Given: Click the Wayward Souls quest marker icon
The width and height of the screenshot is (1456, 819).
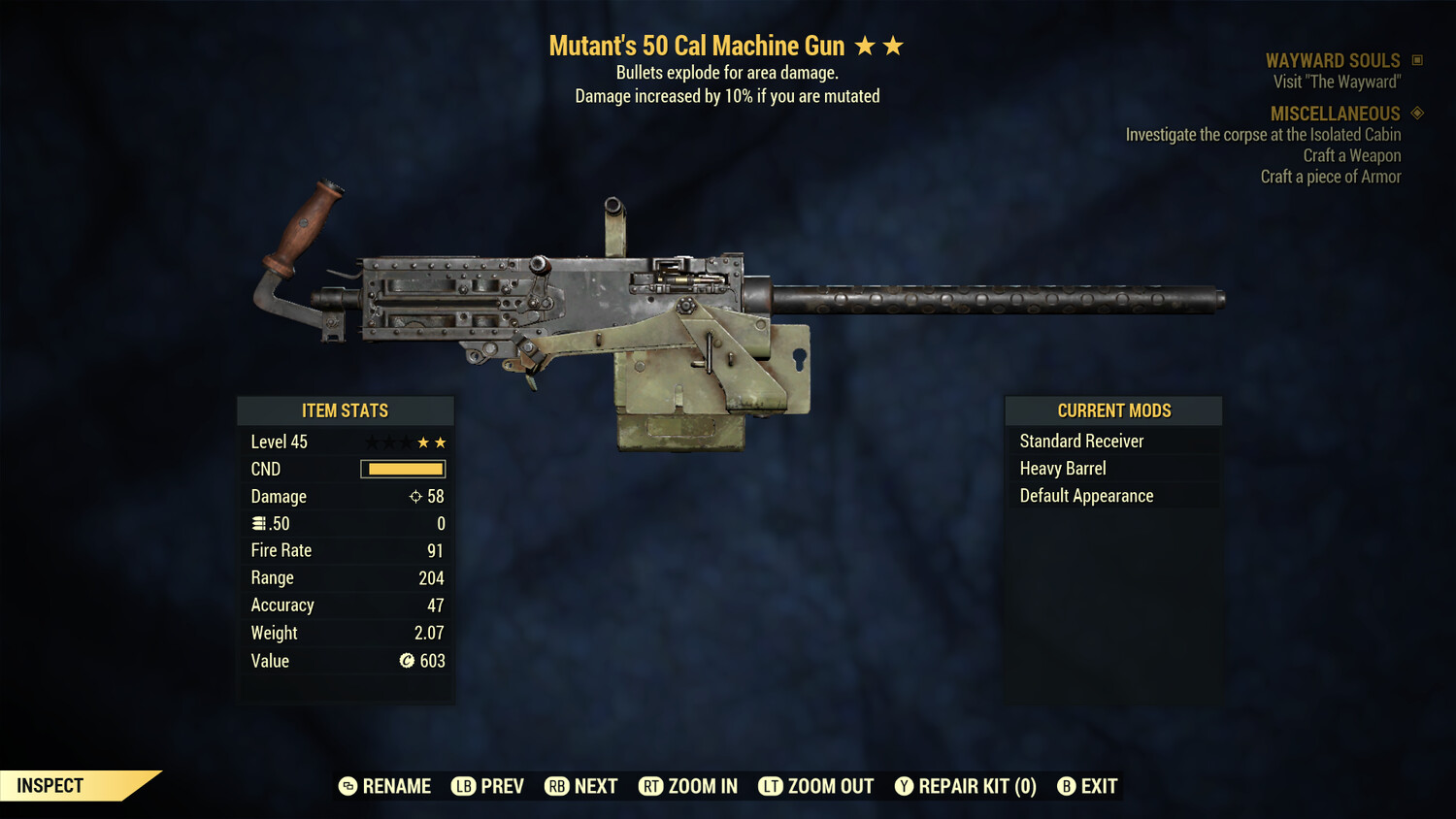Looking at the screenshot, I should [x=1415, y=59].
